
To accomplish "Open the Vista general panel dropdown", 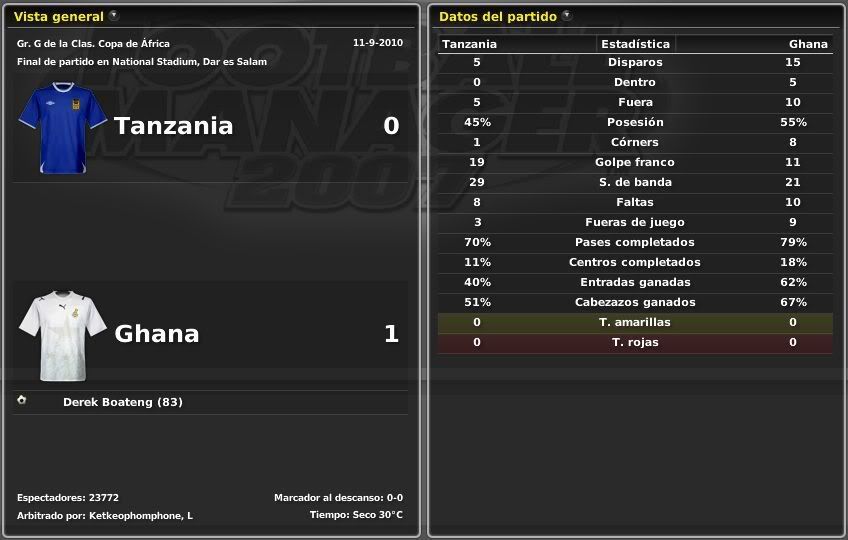I will pyautogui.click(x=113, y=16).
